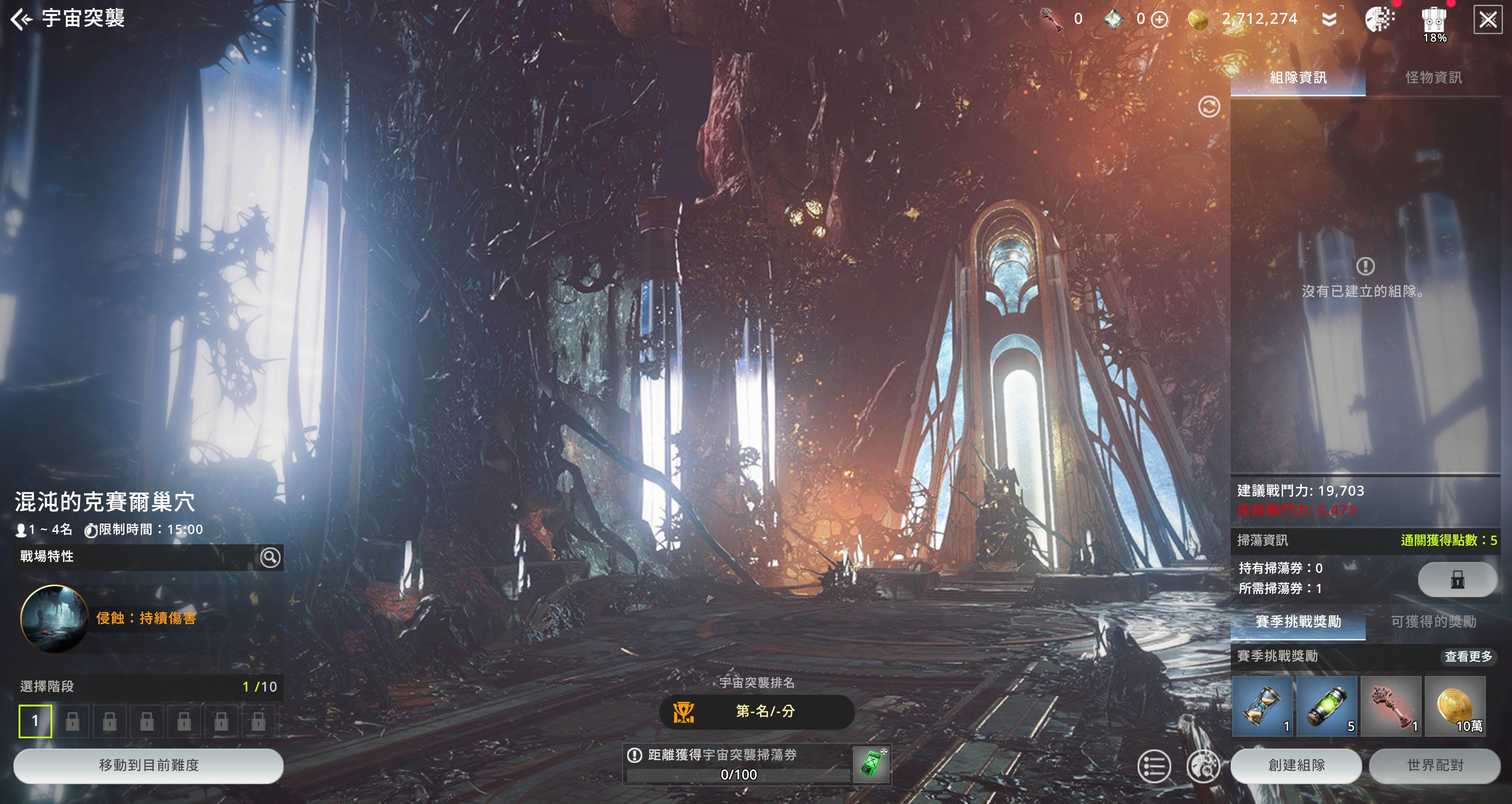Switch to the 怪物資訊 tab
This screenshot has width=1512, height=804.
coord(1433,78)
